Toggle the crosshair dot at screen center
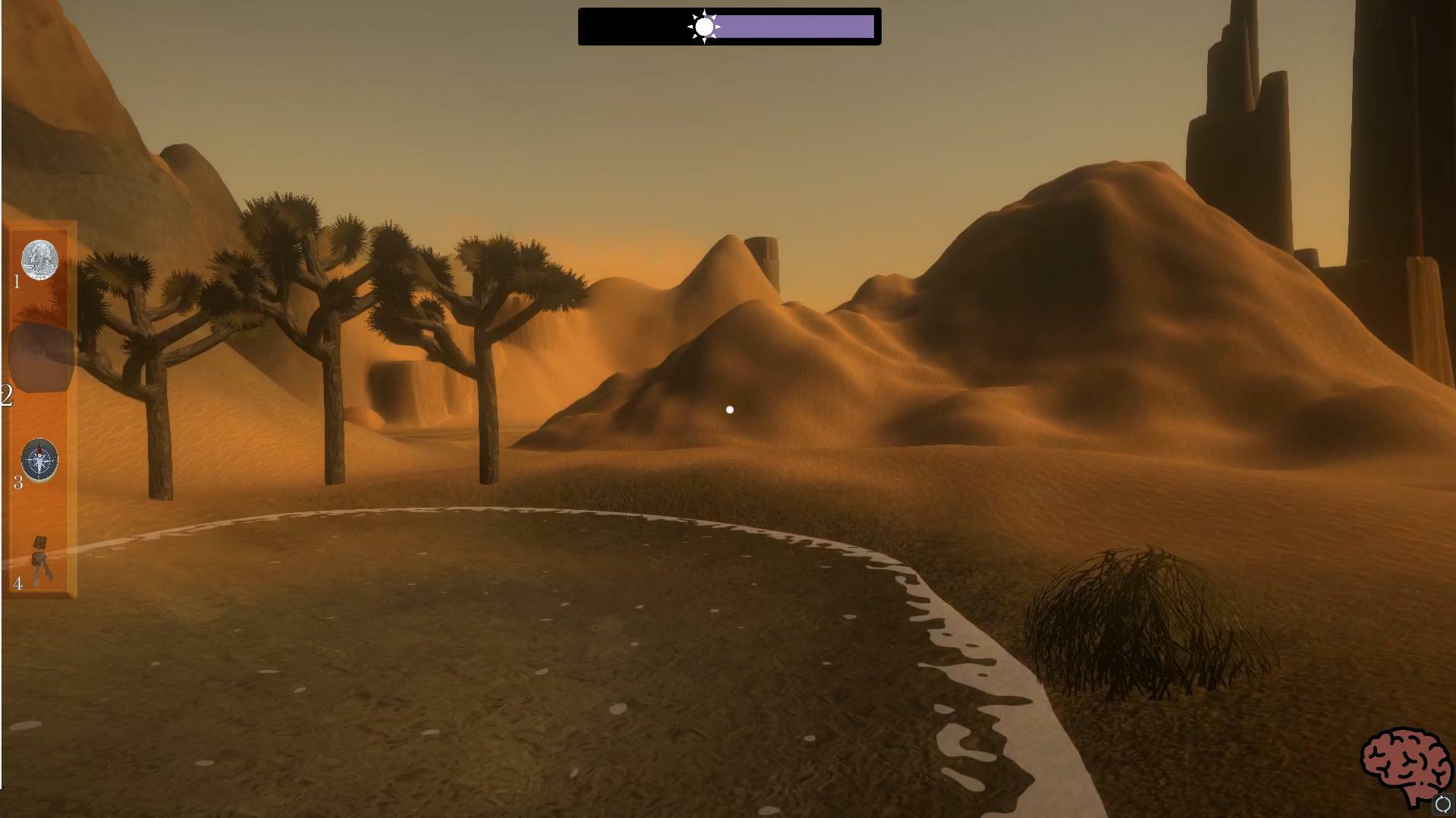1456x818 pixels. point(728,409)
